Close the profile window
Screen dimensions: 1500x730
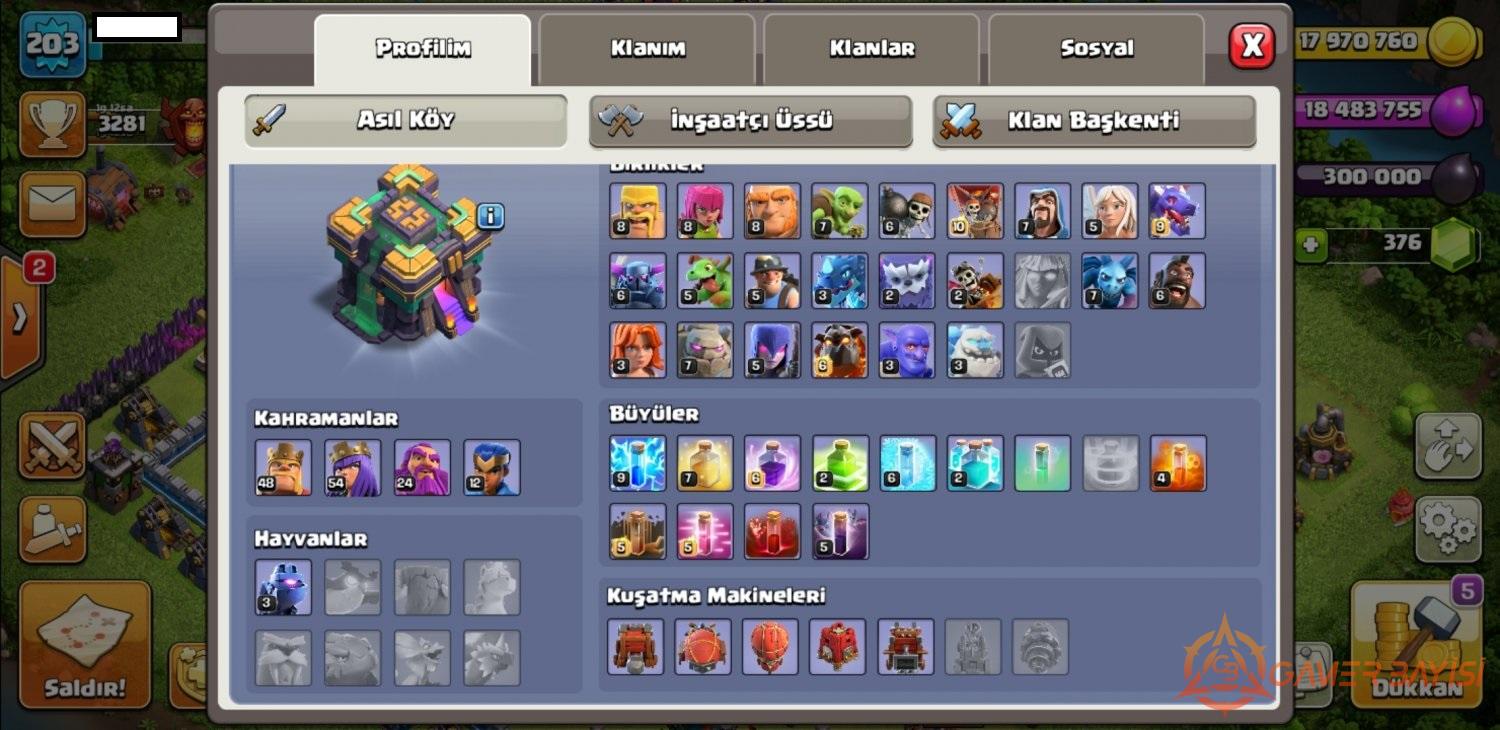[x=1251, y=46]
